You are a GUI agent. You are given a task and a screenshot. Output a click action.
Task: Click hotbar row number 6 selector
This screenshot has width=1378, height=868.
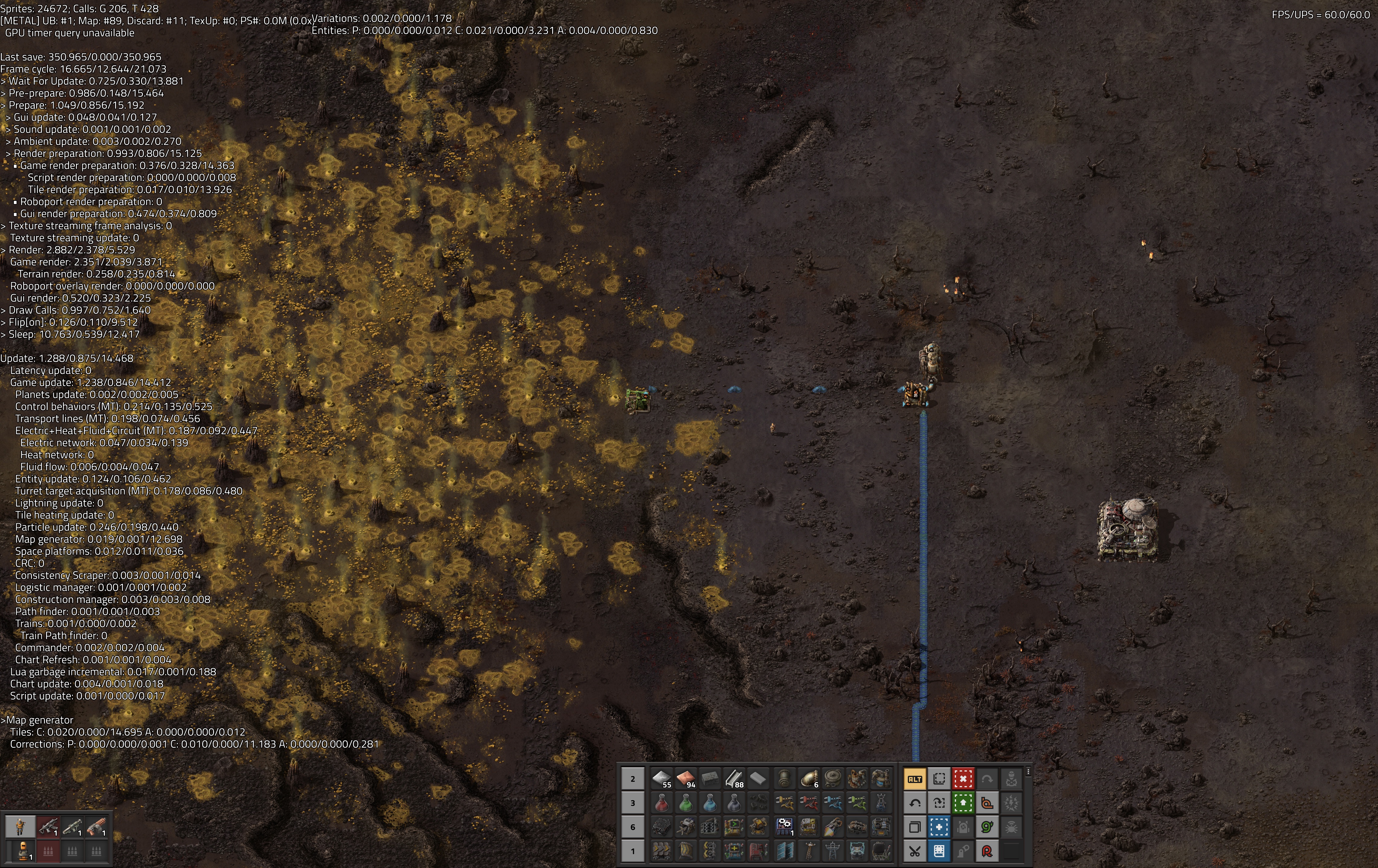(x=633, y=827)
